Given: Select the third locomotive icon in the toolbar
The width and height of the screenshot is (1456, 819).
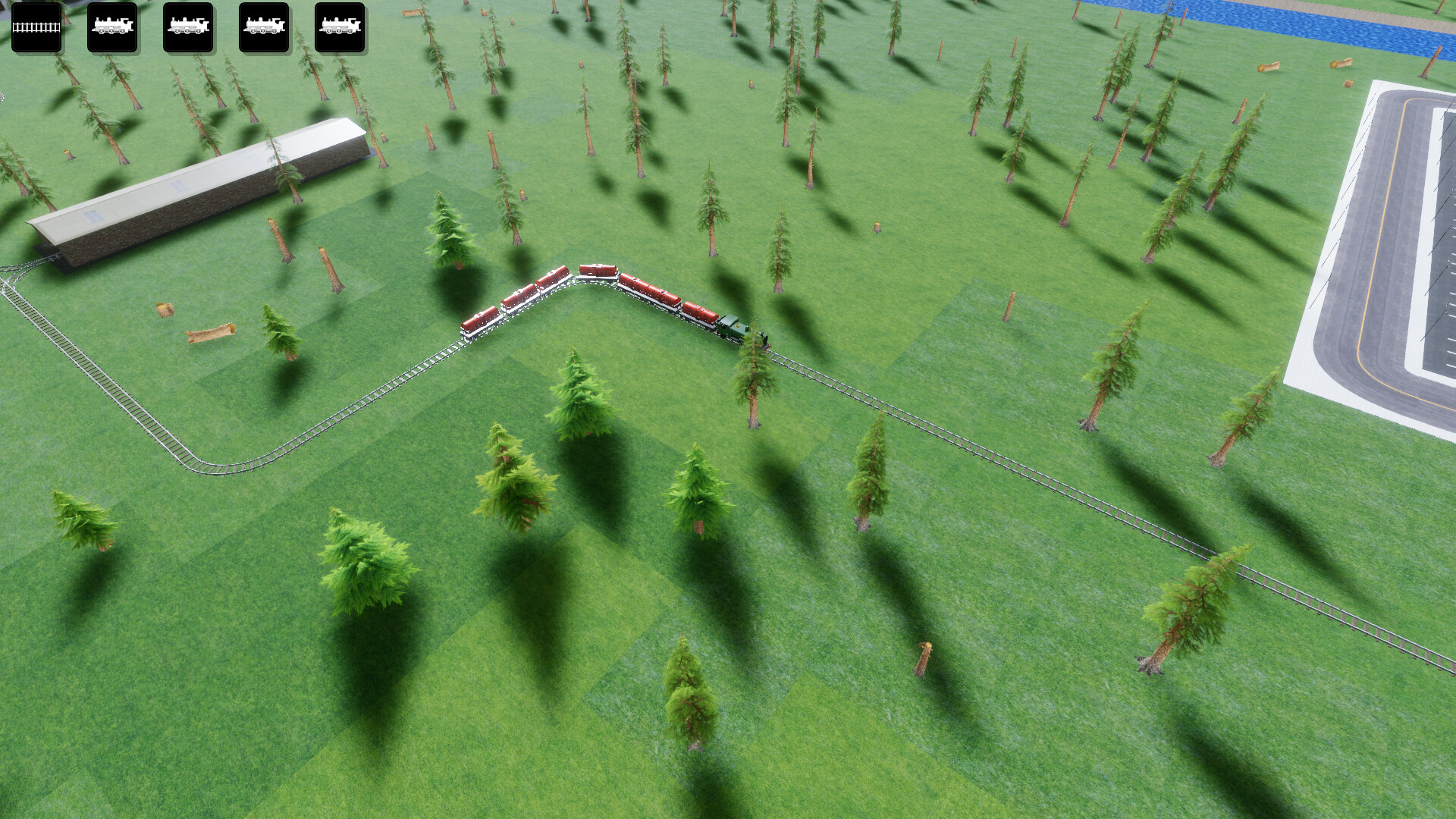Looking at the screenshot, I should (x=263, y=28).
